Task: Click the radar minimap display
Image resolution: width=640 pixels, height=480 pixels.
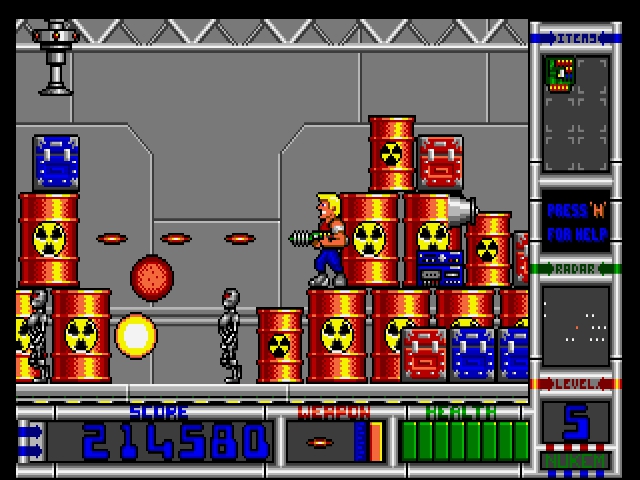Action: point(575,326)
